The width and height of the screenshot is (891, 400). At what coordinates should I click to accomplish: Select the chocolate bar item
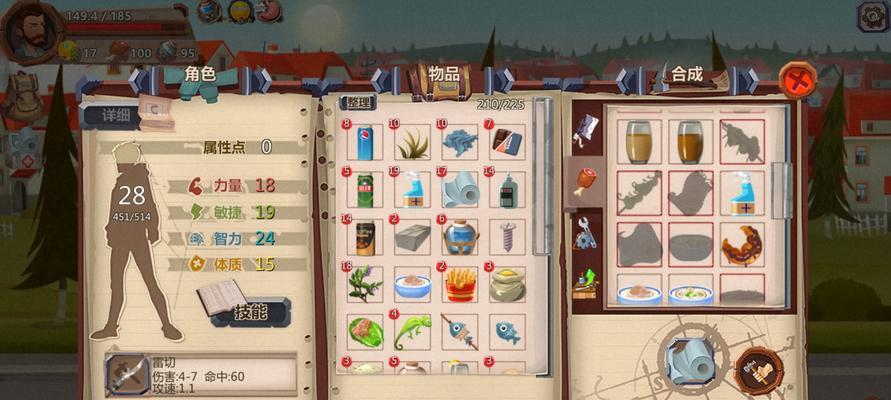506,143
